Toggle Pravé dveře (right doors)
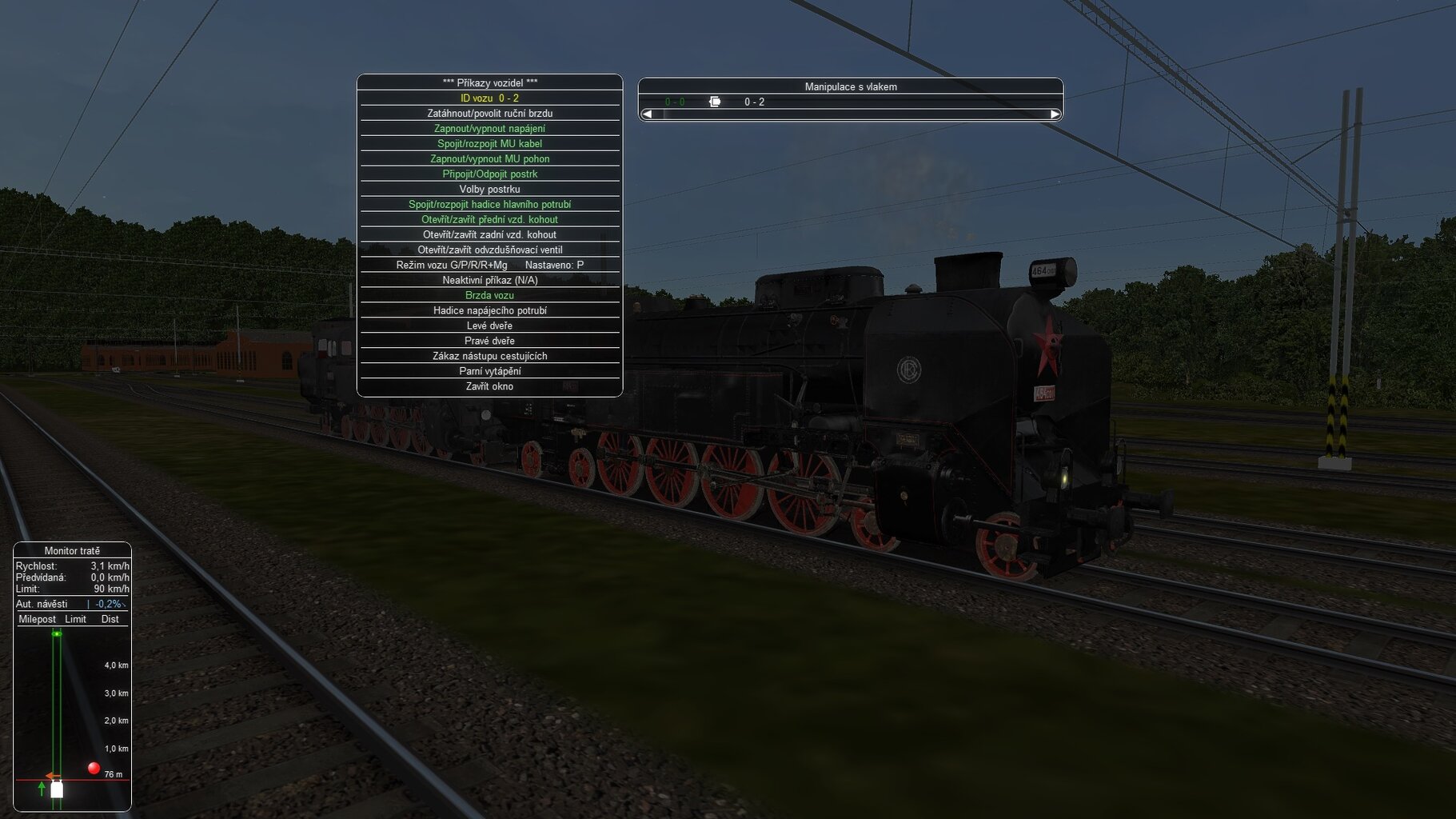Viewport: 1456px width, 819px height. (x=489, y=342)
